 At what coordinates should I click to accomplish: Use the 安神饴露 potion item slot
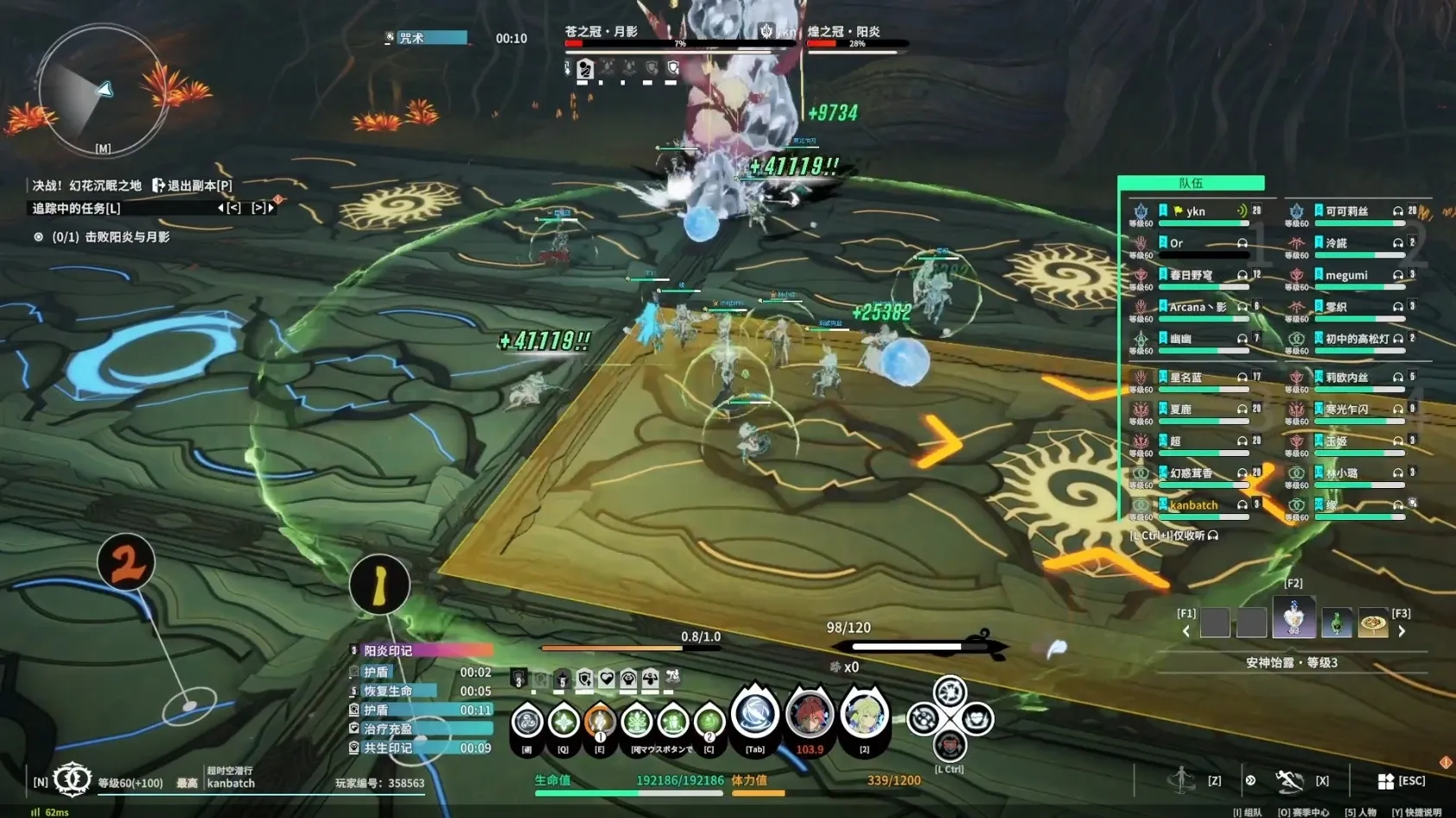tap(1294, 618)
